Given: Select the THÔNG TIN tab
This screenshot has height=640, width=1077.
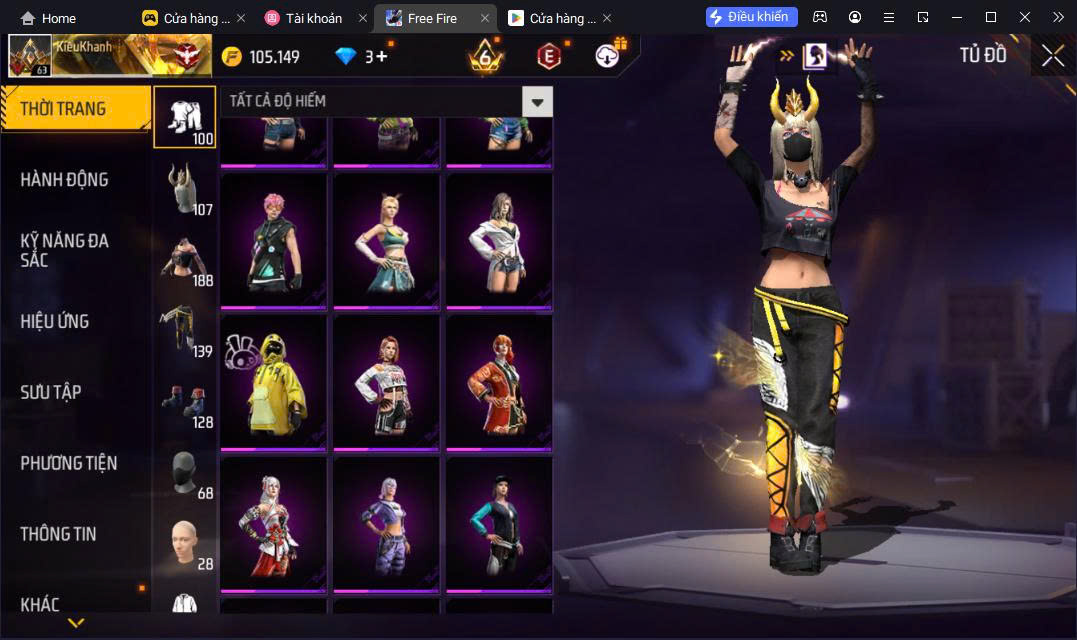Looking at the screenshot, I should tap(59, 534).
